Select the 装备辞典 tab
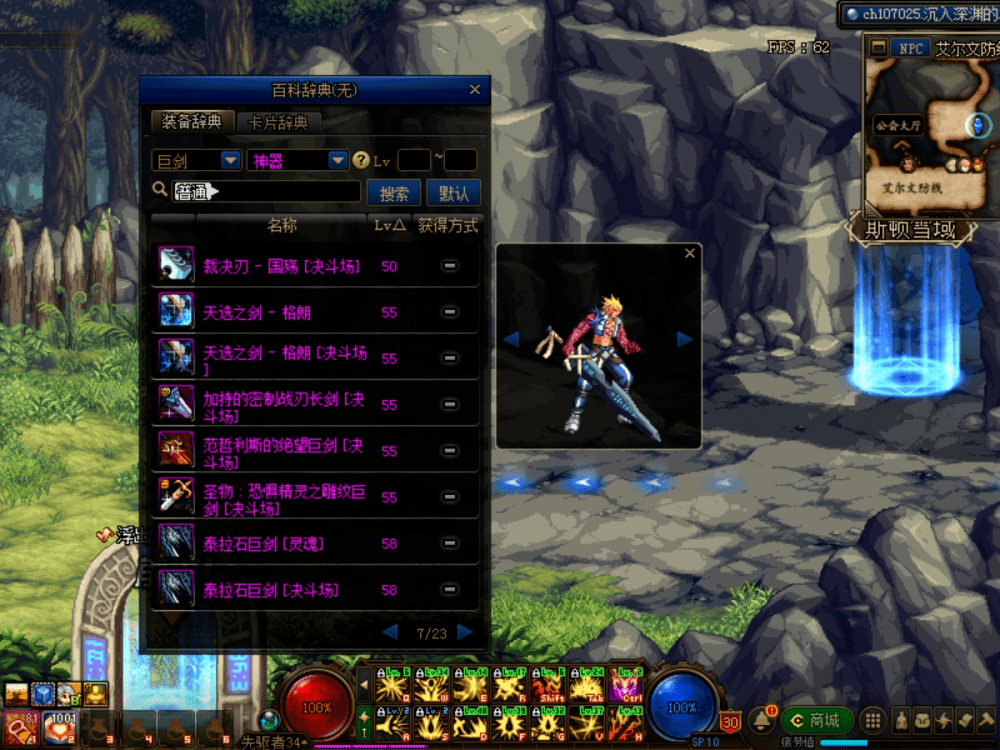Image resolution: width=1000 pixels, height=750 pixels. pyautogui.click(x=192, y=122)
